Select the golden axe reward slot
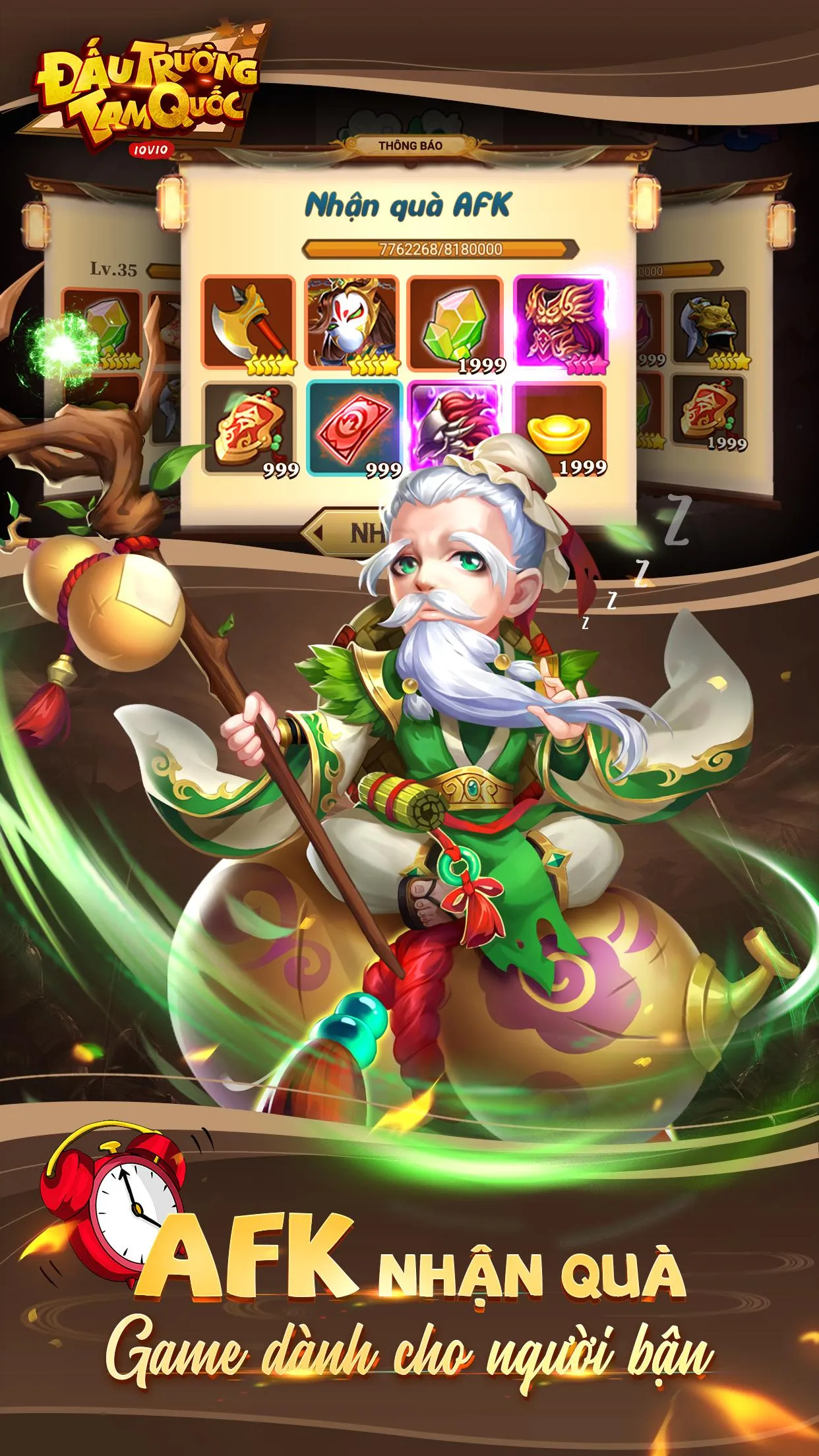Viewport: 819px width, 1456px height. point(249,324)
